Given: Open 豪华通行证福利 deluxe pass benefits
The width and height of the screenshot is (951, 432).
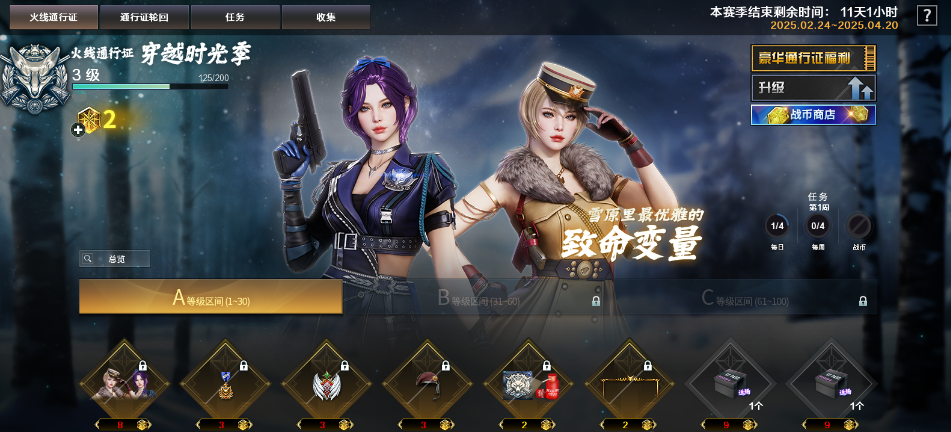Looking at the screenshot, I should tap(813, 59).
